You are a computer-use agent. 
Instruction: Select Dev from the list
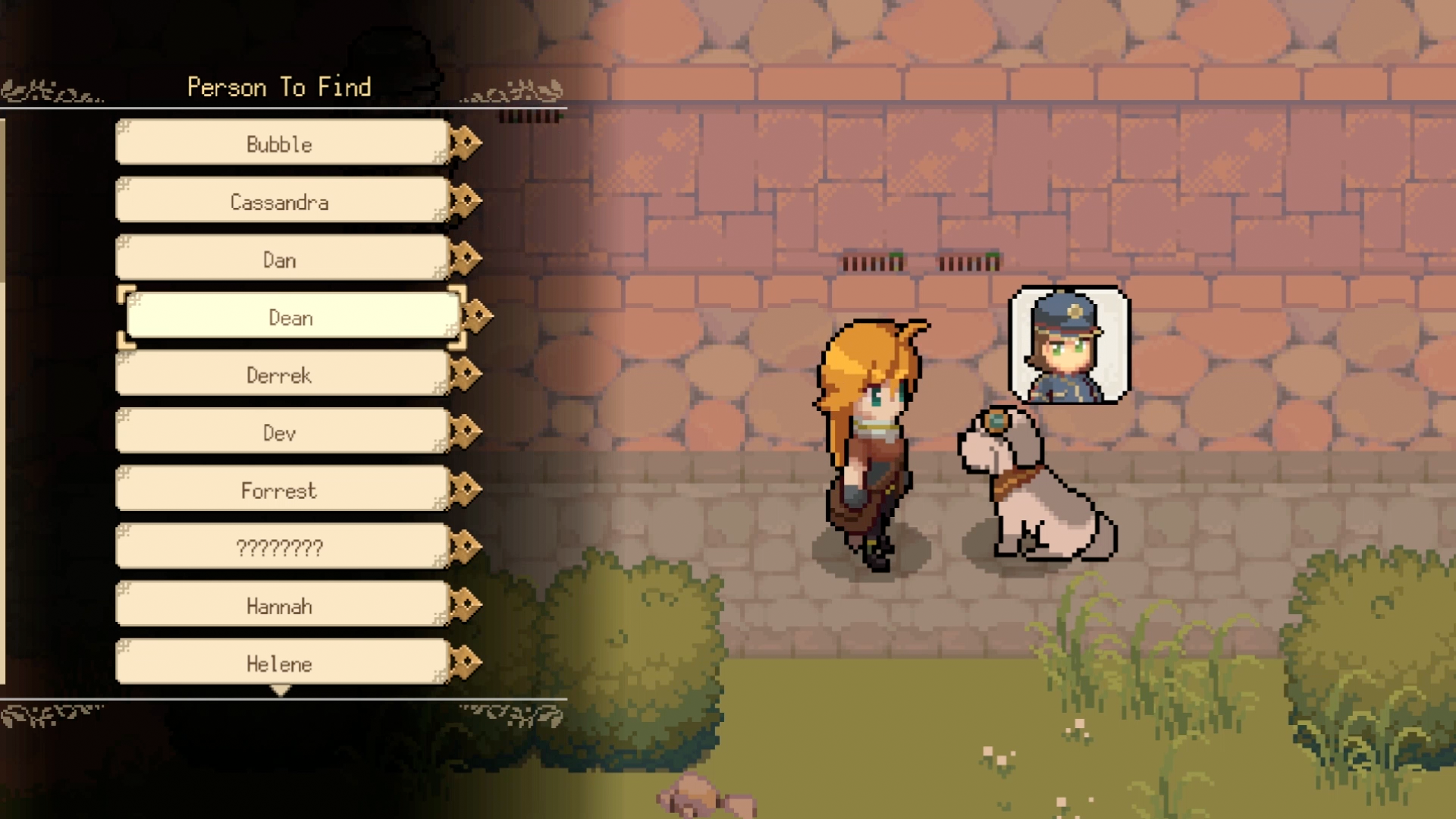coord(281,431)
